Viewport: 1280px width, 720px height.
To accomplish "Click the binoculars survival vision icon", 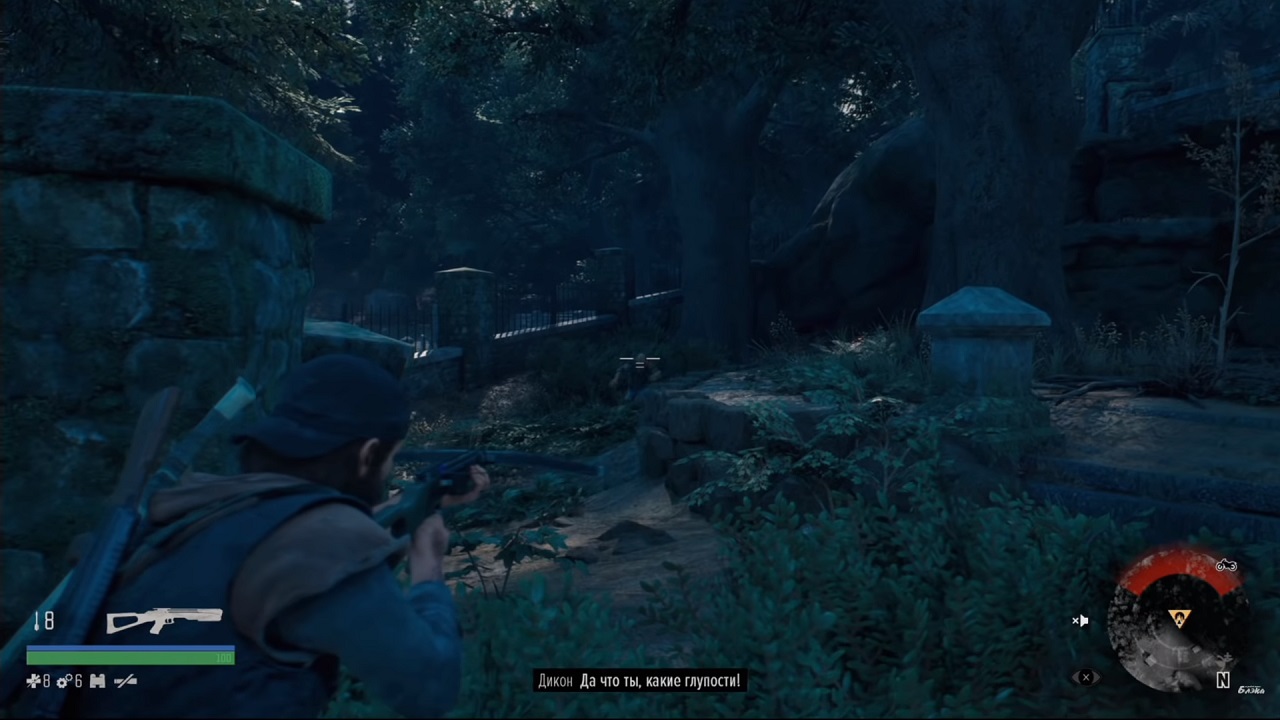I will [x=97, y=681].
